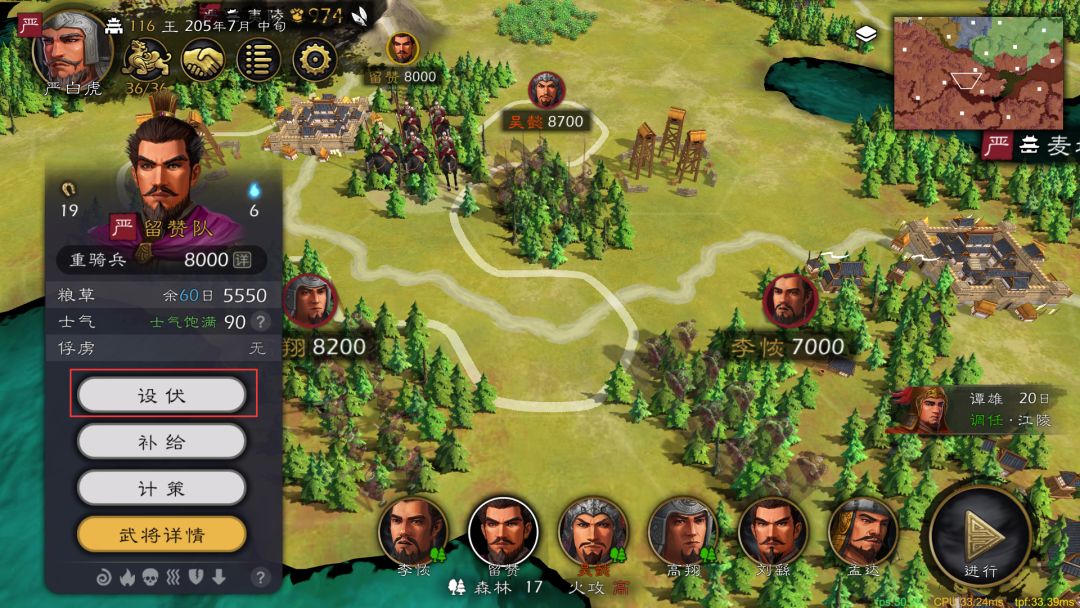Viewport: 1080px width, 608px height.
Task: Show 武将详情 general details
Action: tap(161, 535)
